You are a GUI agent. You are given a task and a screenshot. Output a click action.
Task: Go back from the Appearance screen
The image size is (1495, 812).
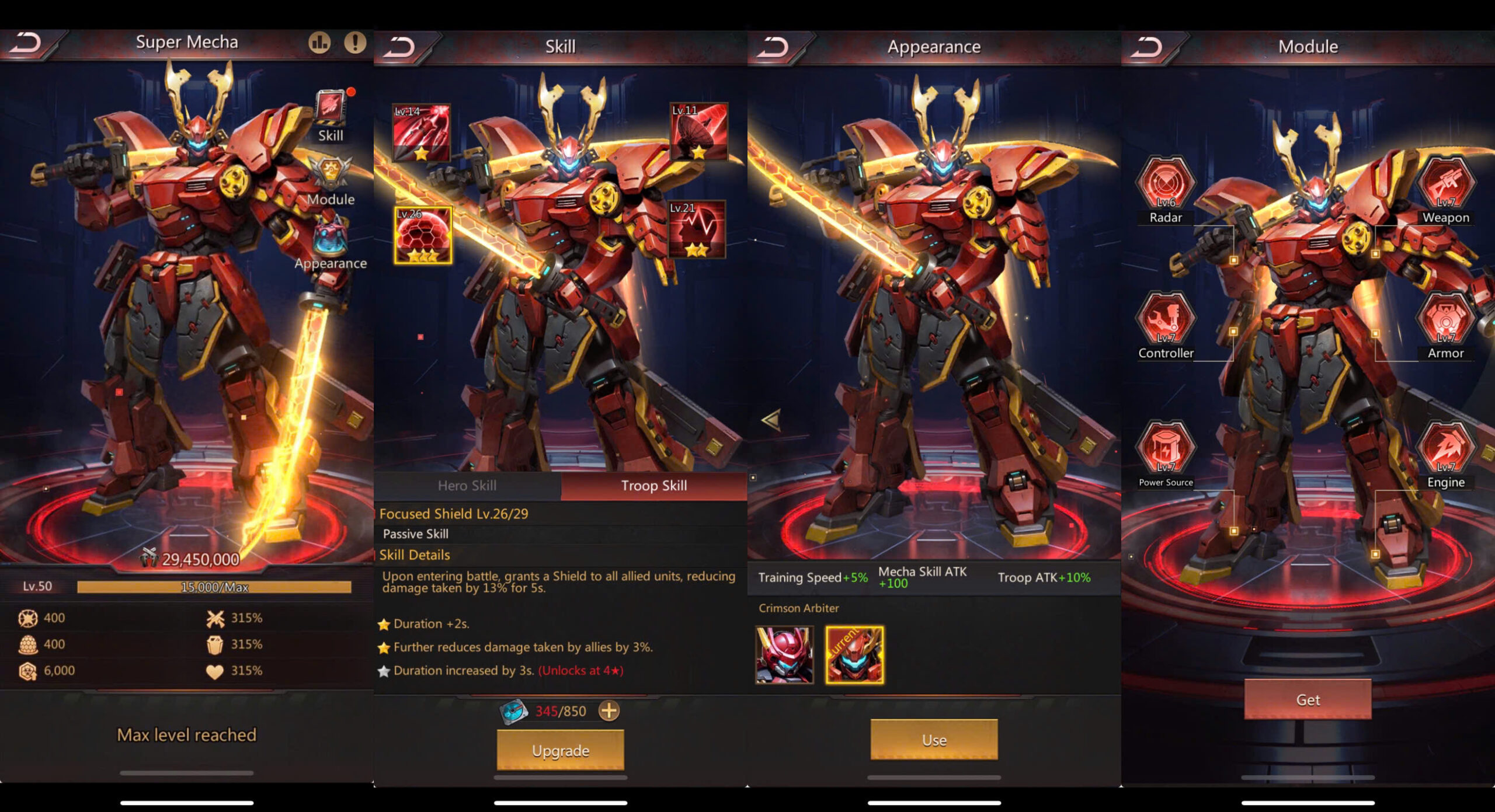click(773, 47)
